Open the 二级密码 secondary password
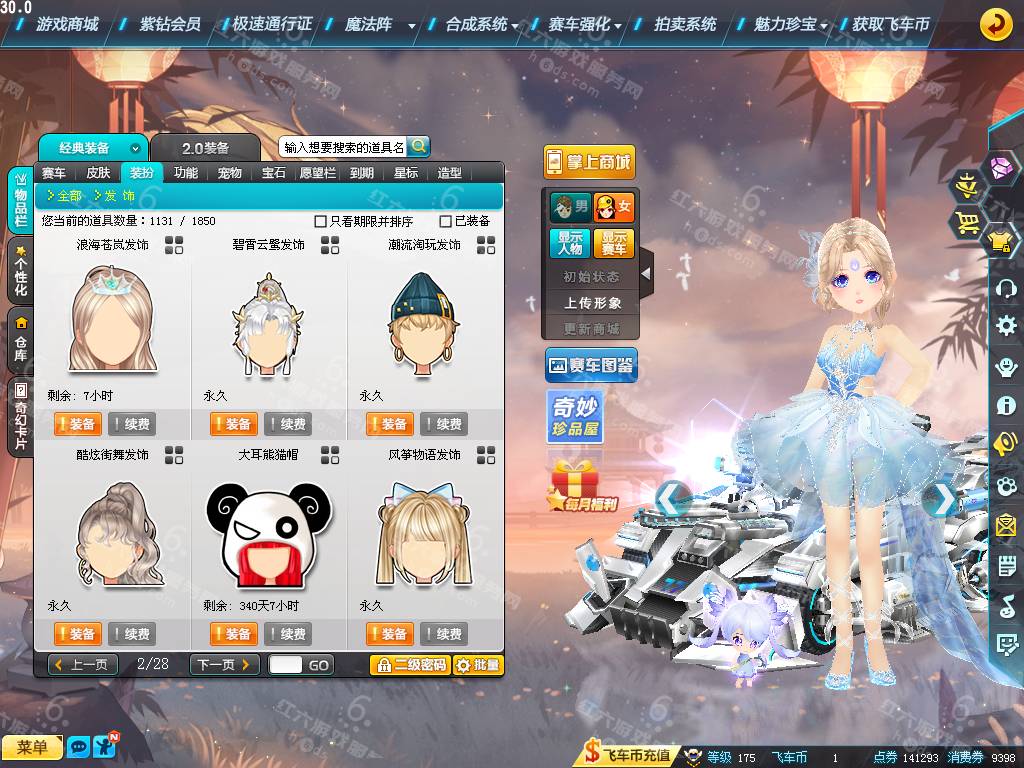Viewport: 1024px width, 768px height. [410, 665]
